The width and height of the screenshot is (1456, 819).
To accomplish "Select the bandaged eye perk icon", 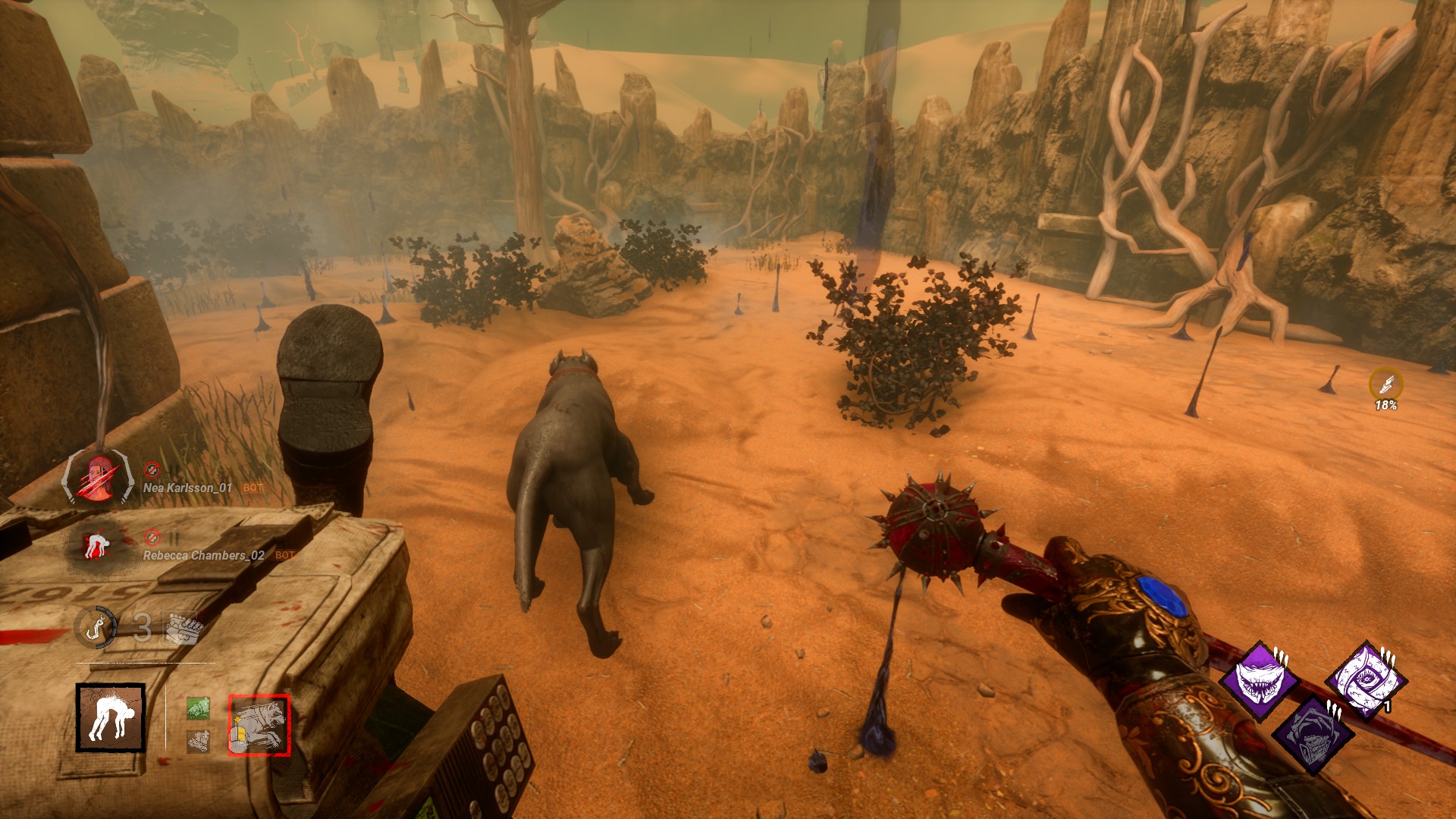I will (x=1365, y=680).
